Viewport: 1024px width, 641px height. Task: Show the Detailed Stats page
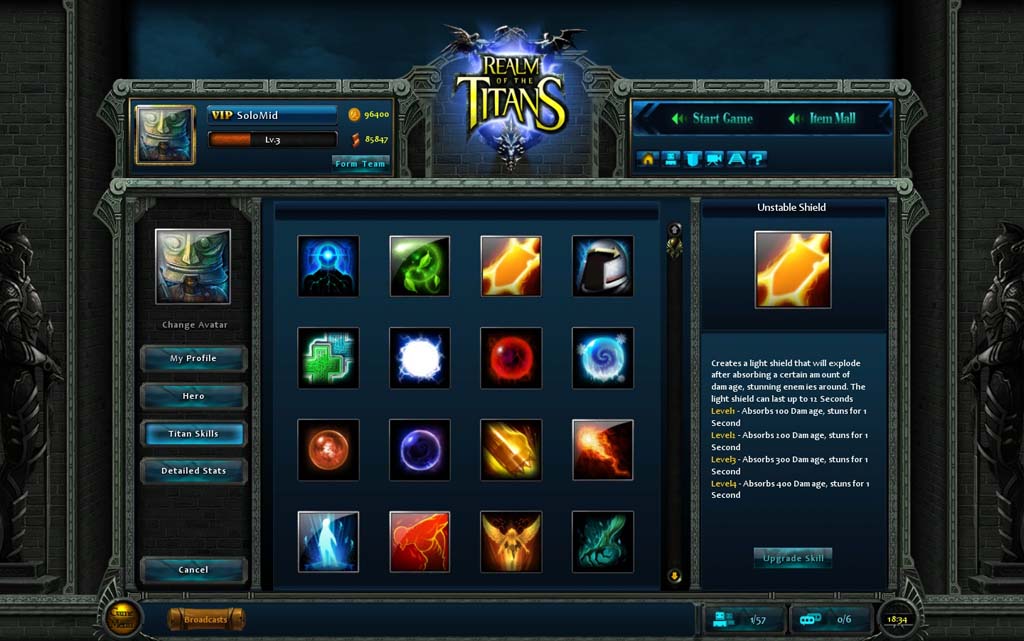[193, 471]
